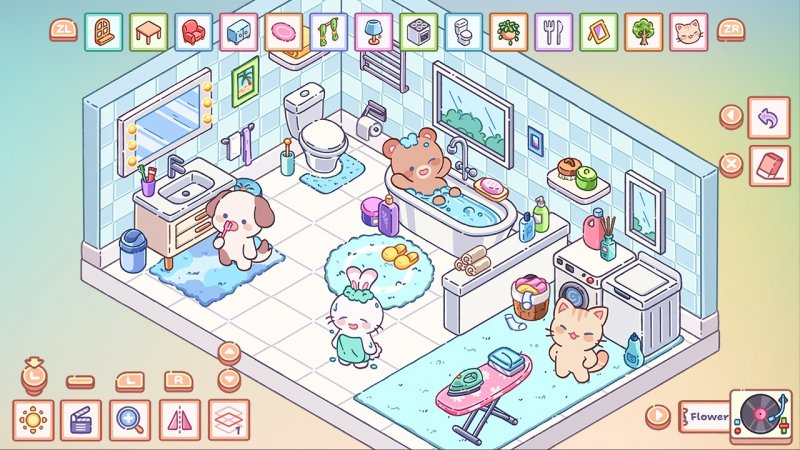The height and width of the screenshot is (450, 800).
Task: Click the undo arrow button
Action: 769,119
